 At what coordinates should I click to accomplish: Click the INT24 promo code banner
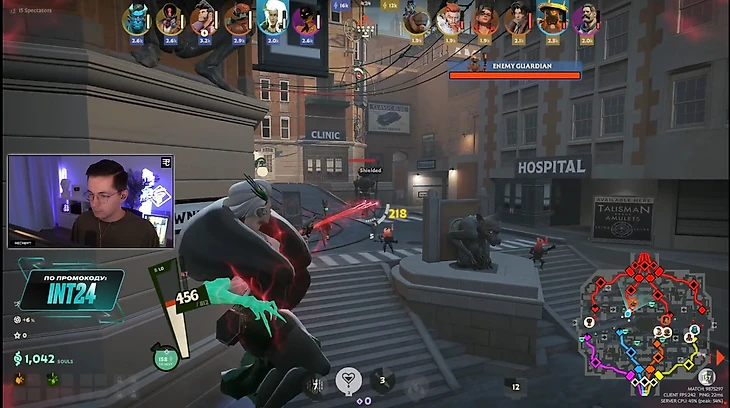(x=67, y=291)
